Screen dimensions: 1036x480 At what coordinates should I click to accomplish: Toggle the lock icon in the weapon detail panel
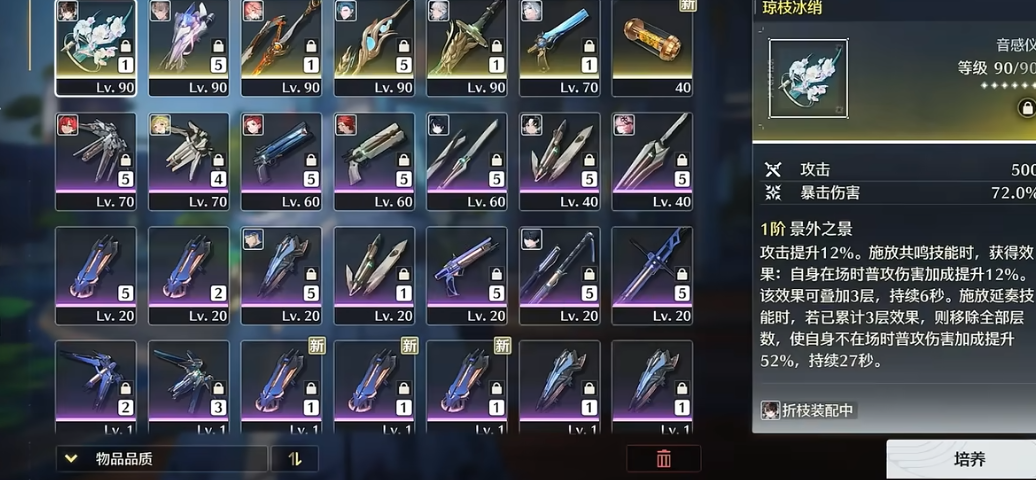[1026, 107]
